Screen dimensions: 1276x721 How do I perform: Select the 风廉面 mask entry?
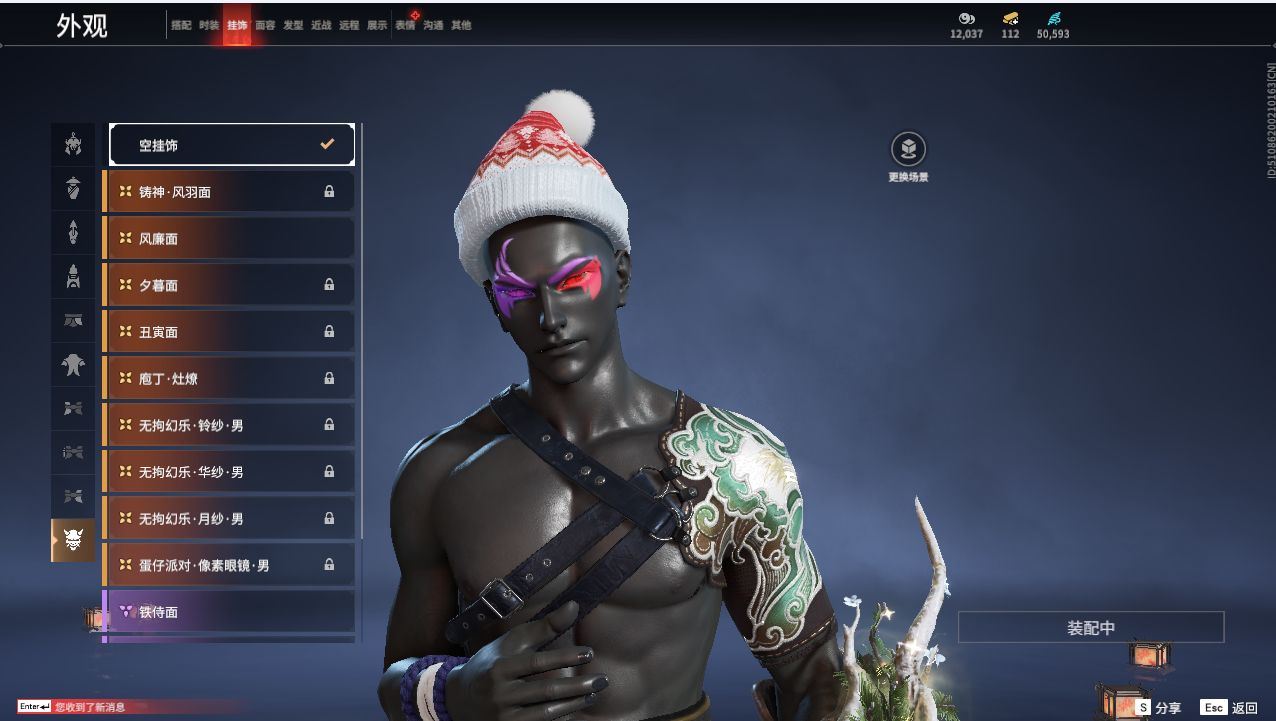click(x=229, y=239)
